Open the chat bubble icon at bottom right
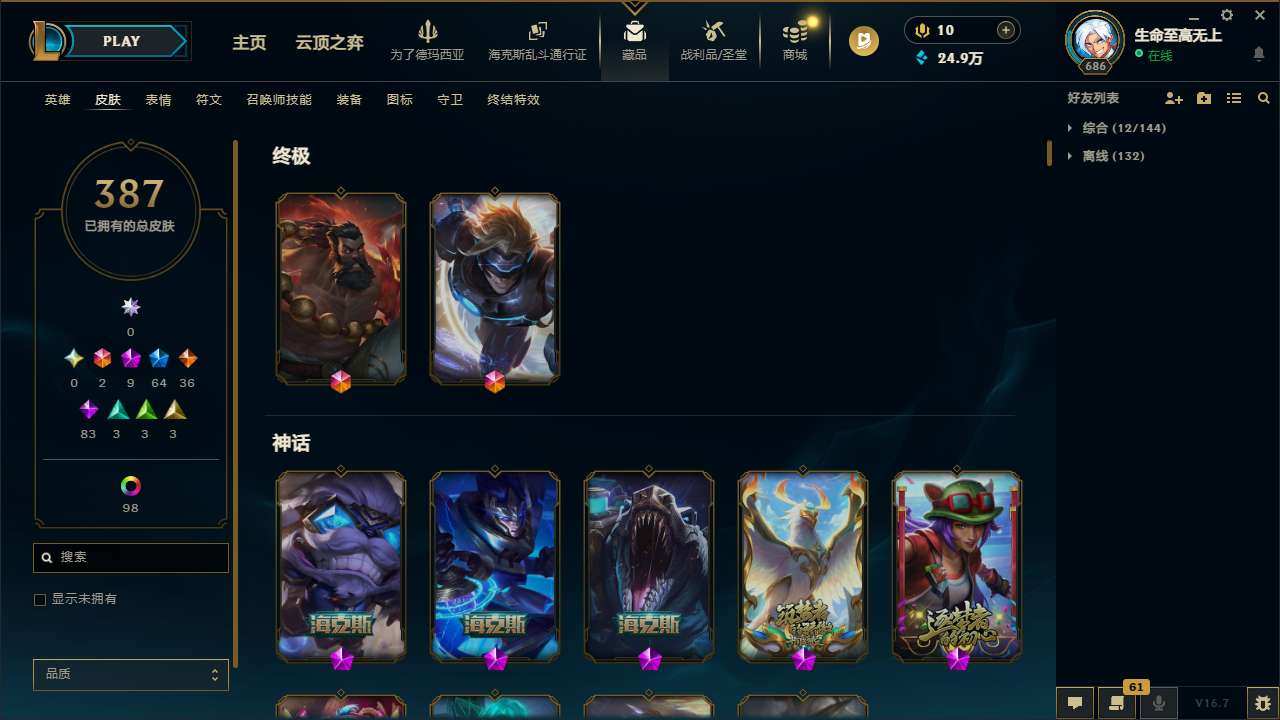The image size is (1280, 720). coord(1075,702)
